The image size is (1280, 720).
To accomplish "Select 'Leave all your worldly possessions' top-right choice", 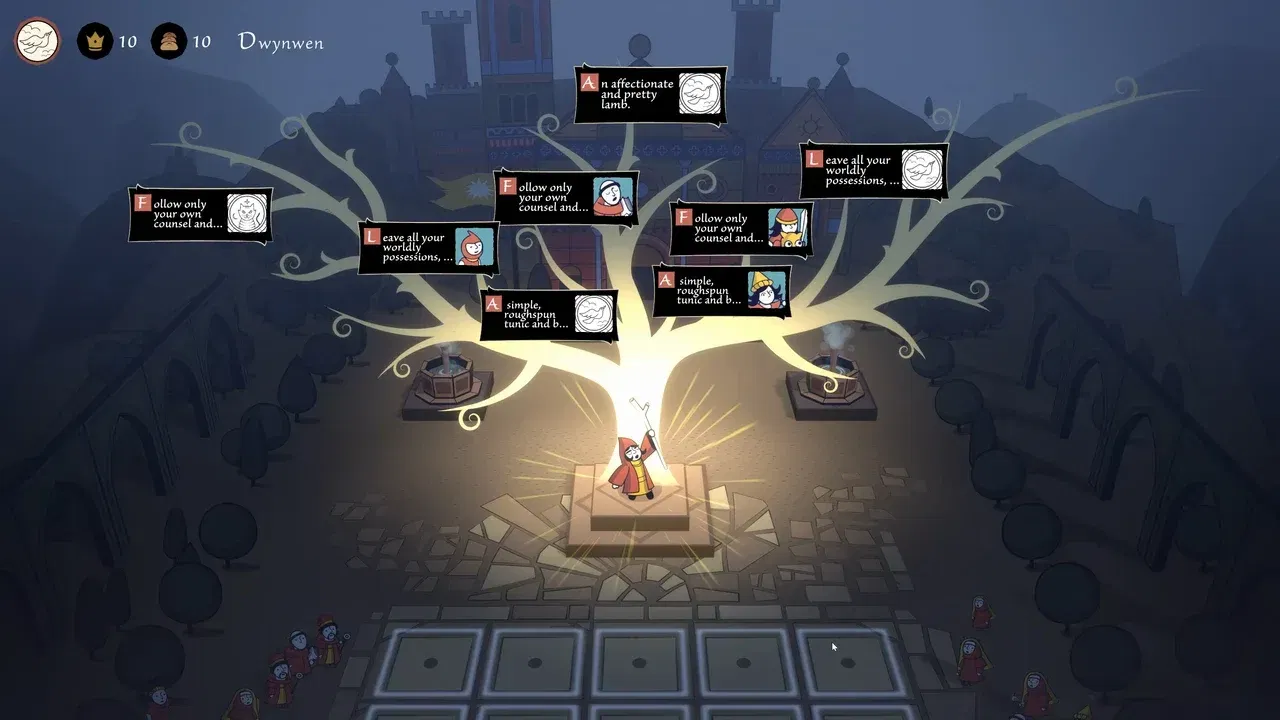I will point(860,170).
